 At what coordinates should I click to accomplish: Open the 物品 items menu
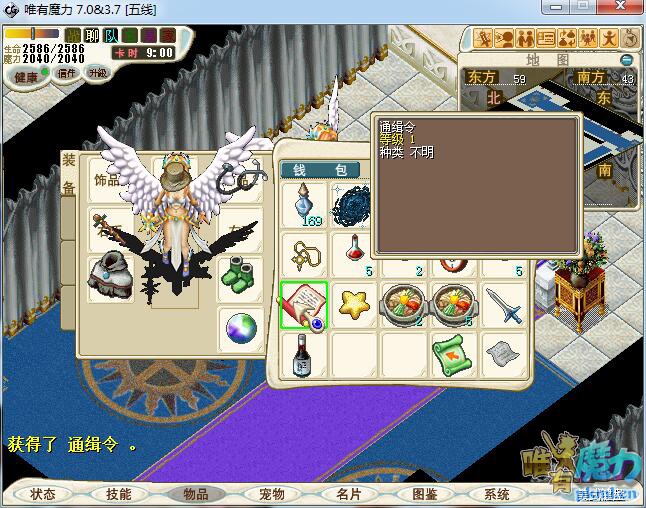[x=195, y=494]
